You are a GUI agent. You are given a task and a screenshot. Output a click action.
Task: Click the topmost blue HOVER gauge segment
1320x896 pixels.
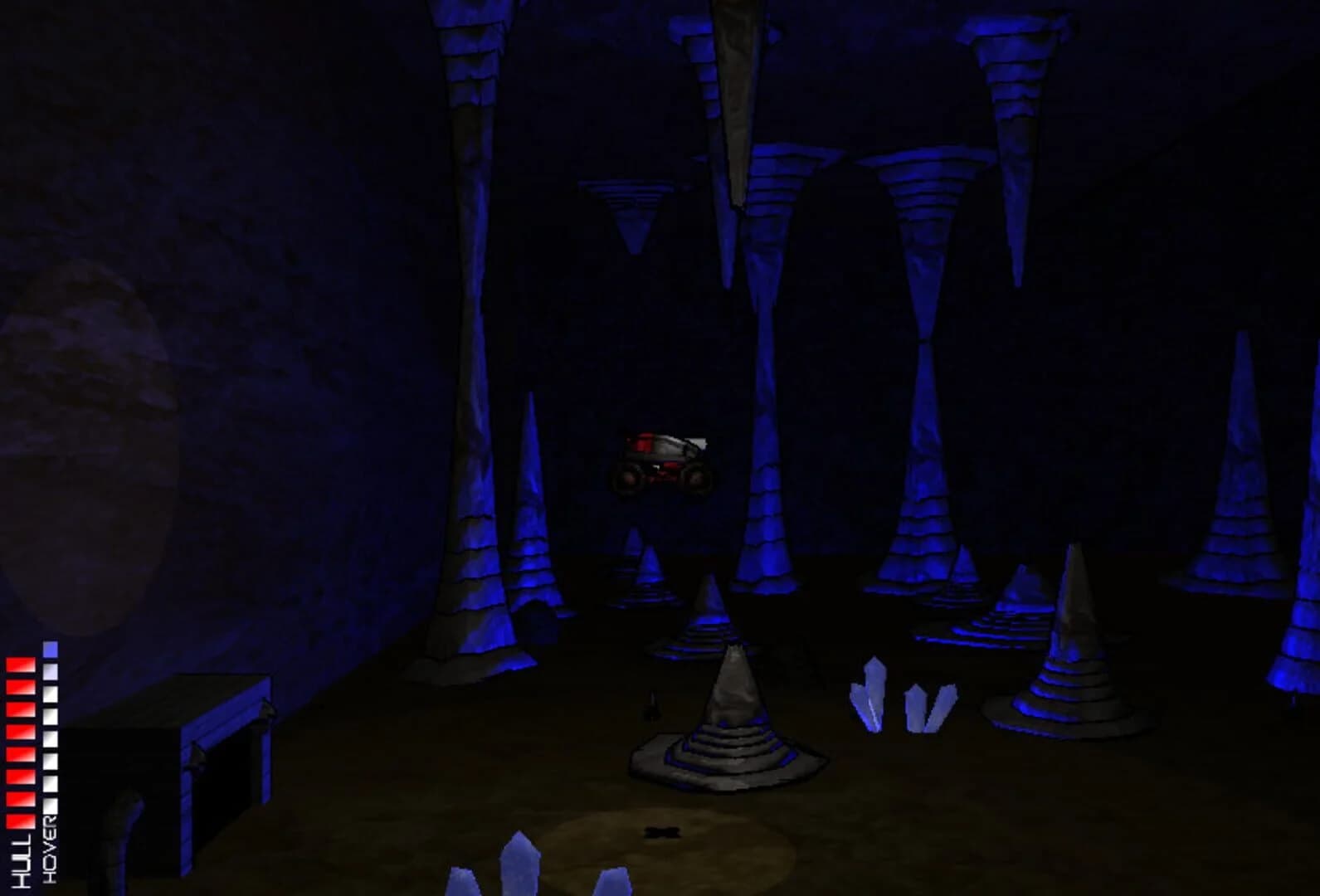(x=49, y=650)
